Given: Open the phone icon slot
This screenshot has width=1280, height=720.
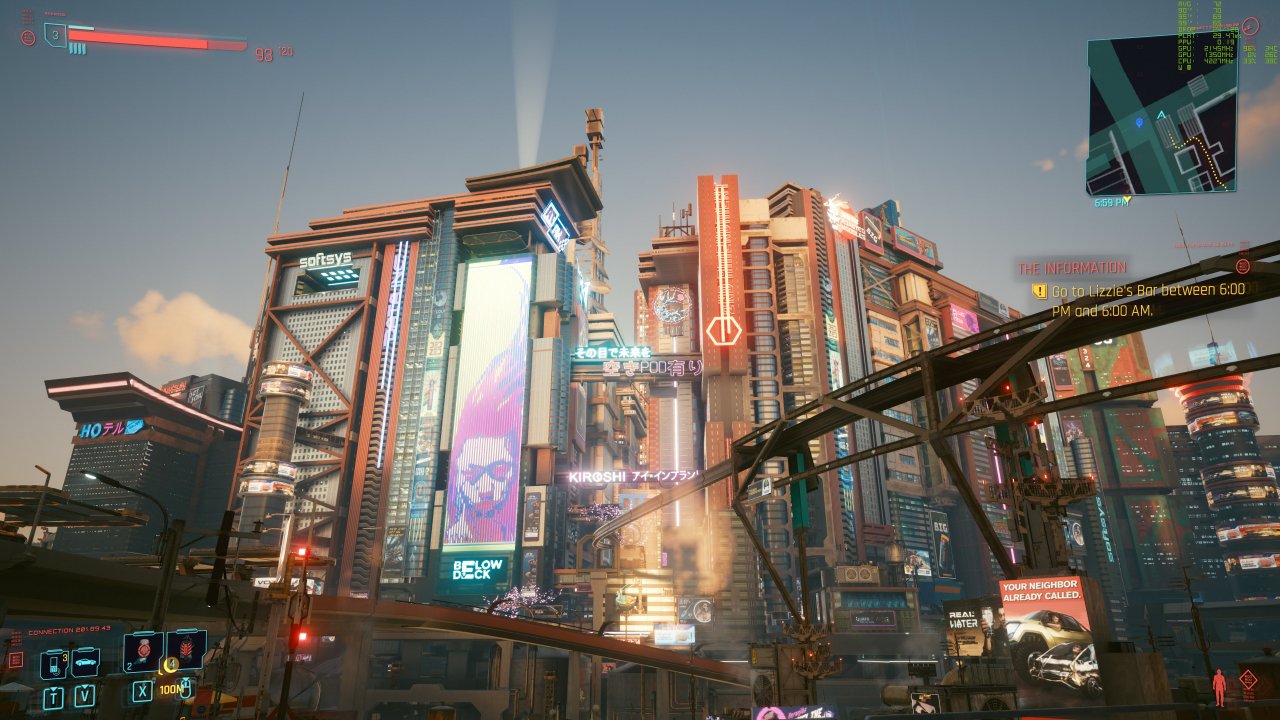Looking at the screenshot, I should (54, 663).
